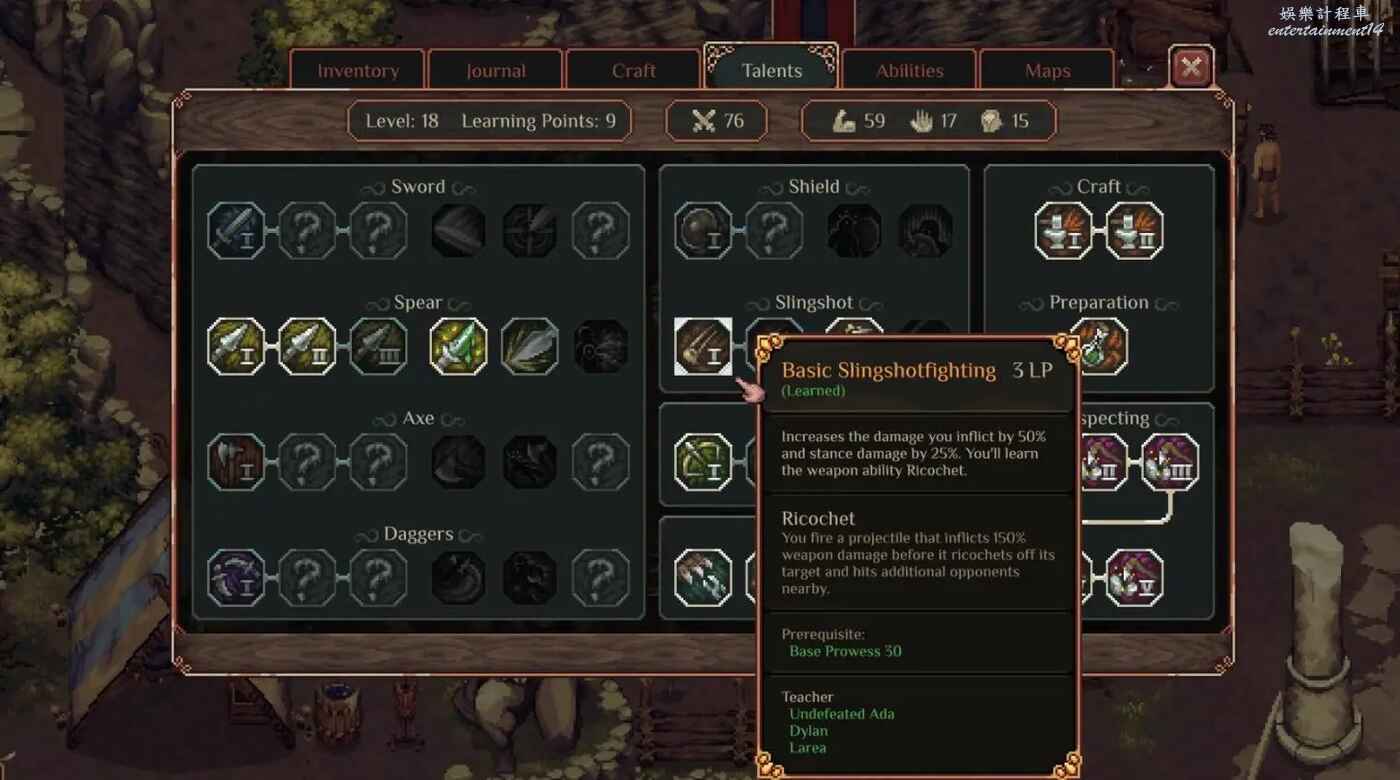Screen dimensions: 1400x780
Task: Open the Maps tab
Action: click(1047, 71)
